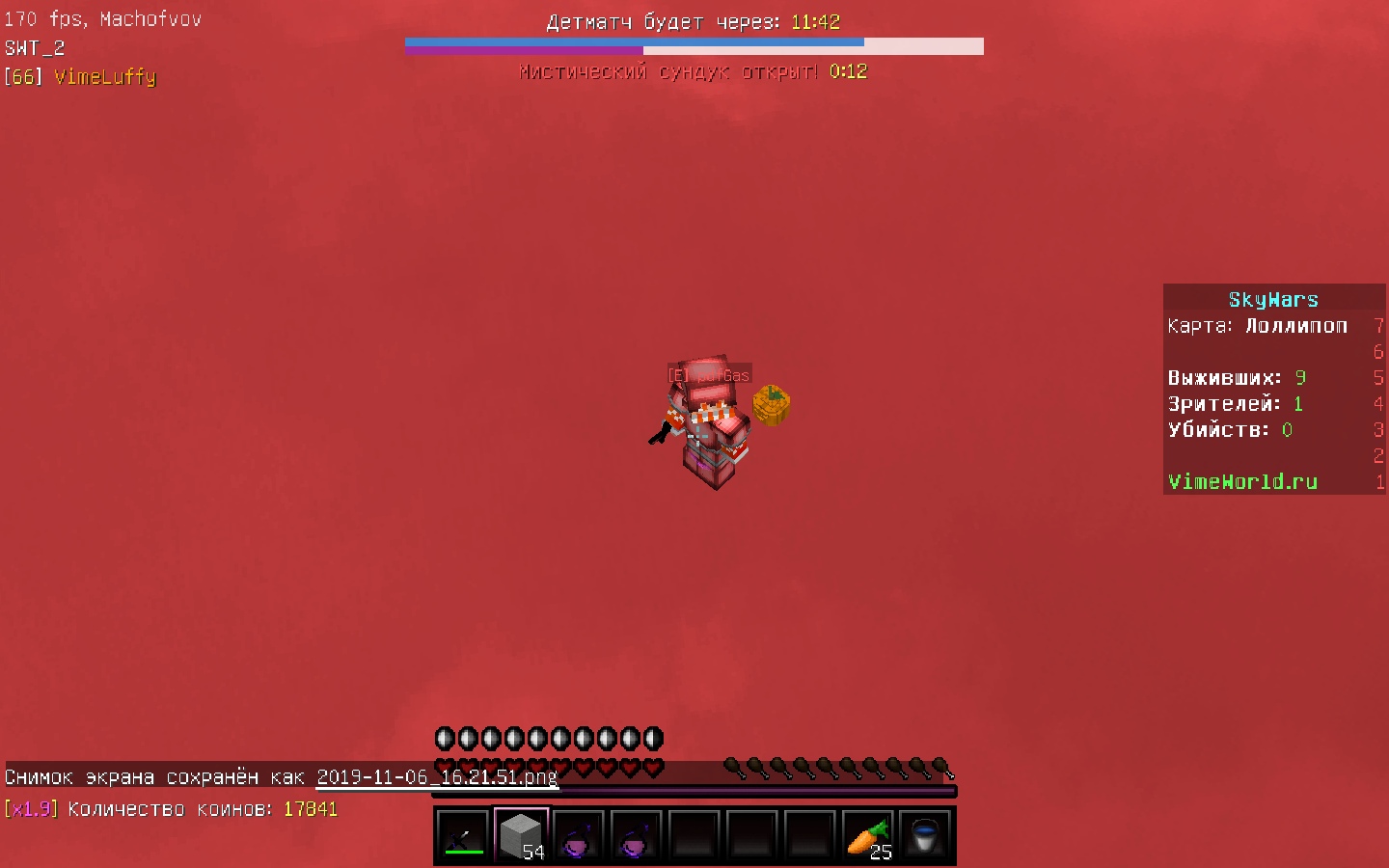Select the second splash potion in the hotbar
Viewport: 1389px width, 868px height.
click(x=637, y=835)
